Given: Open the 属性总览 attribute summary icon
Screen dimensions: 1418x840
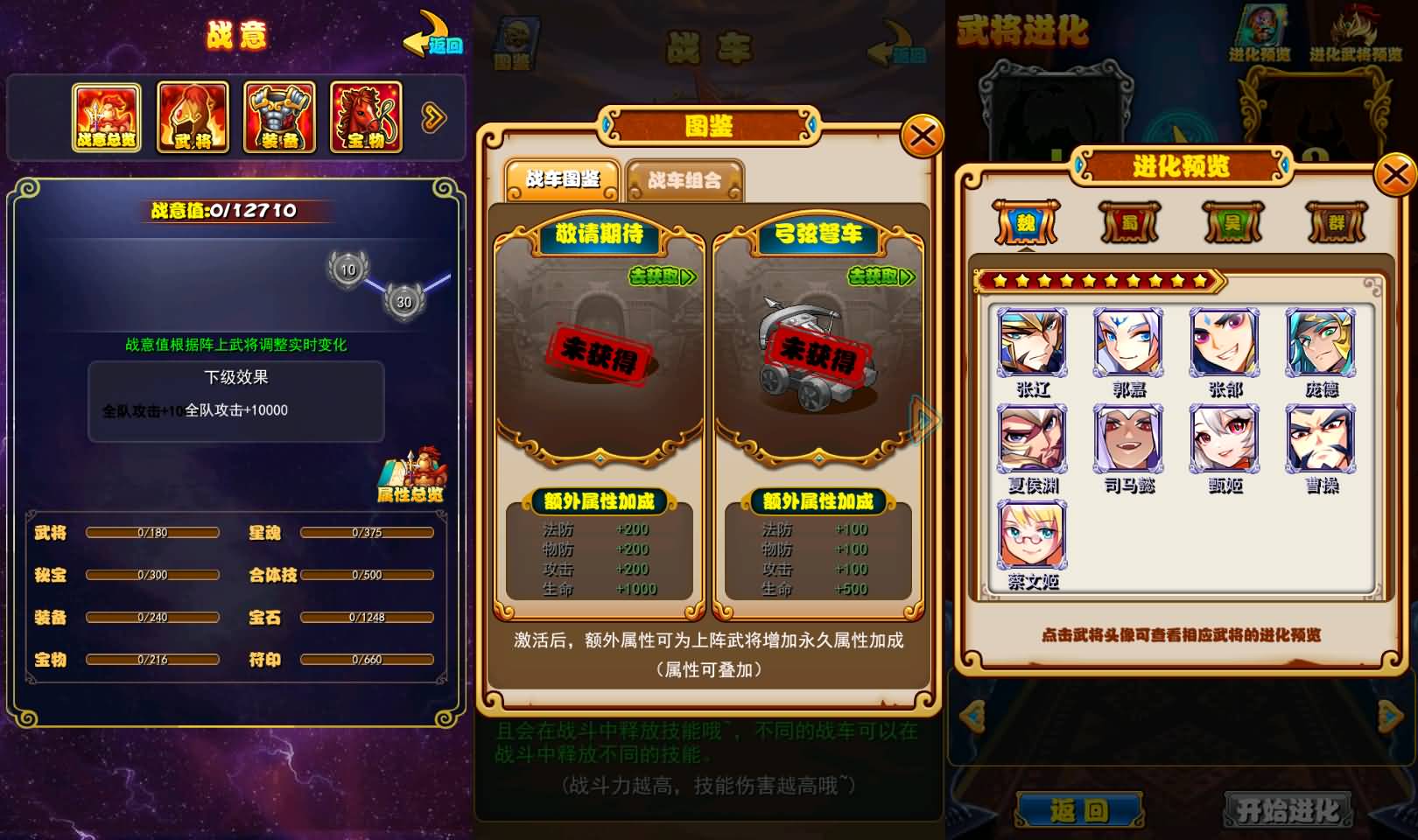Looking at the screenshot, I should [x=411, y=472].
